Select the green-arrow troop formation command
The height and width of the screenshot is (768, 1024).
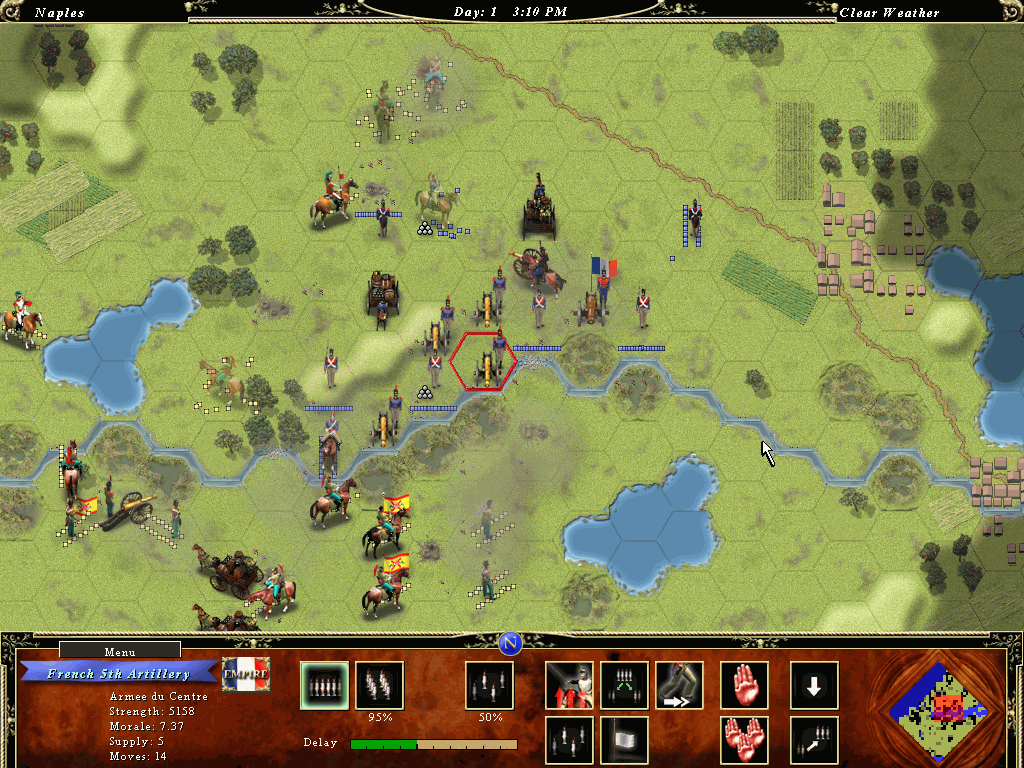coord(624,686)
